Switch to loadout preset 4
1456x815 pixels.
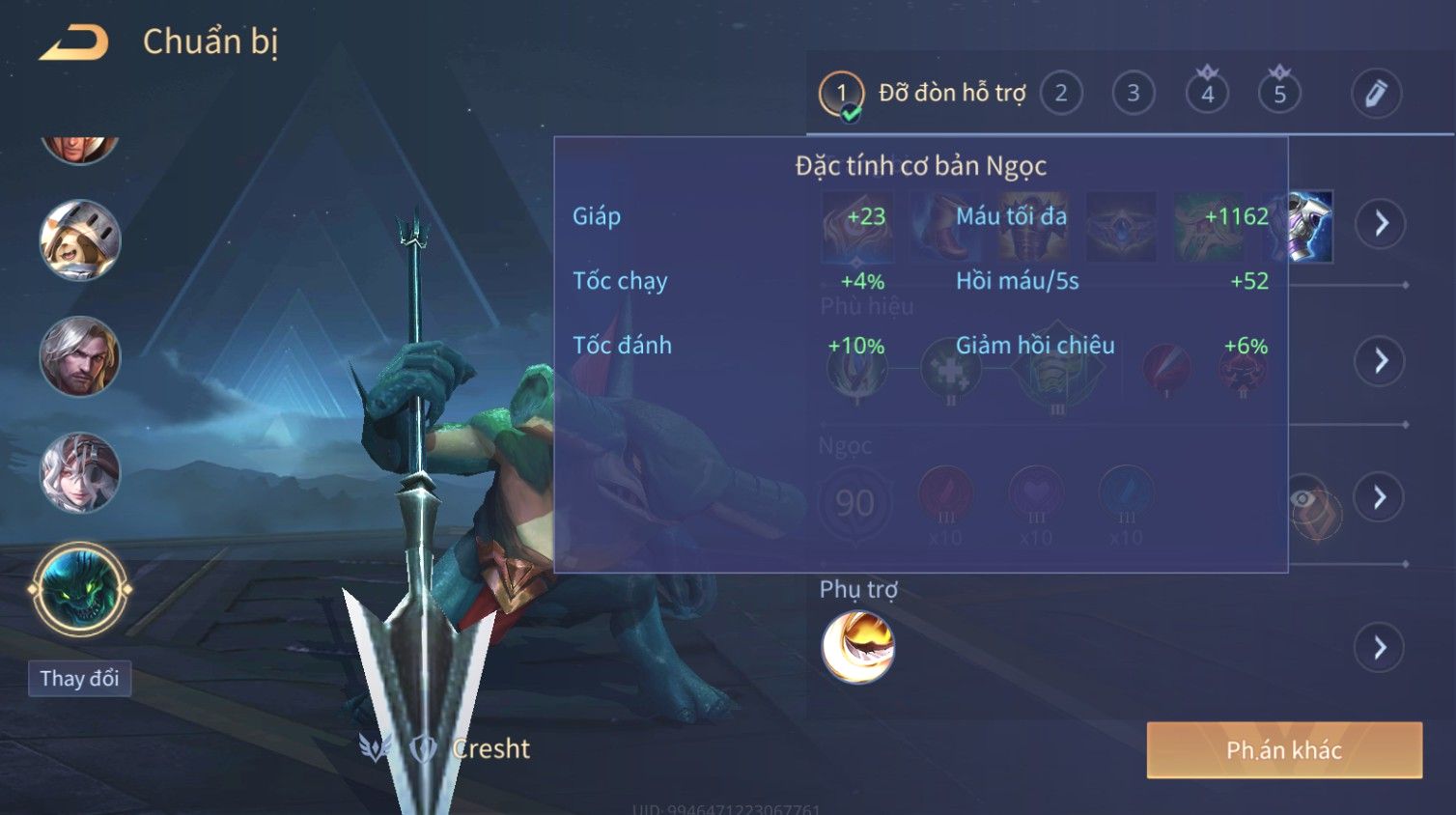1207,94
